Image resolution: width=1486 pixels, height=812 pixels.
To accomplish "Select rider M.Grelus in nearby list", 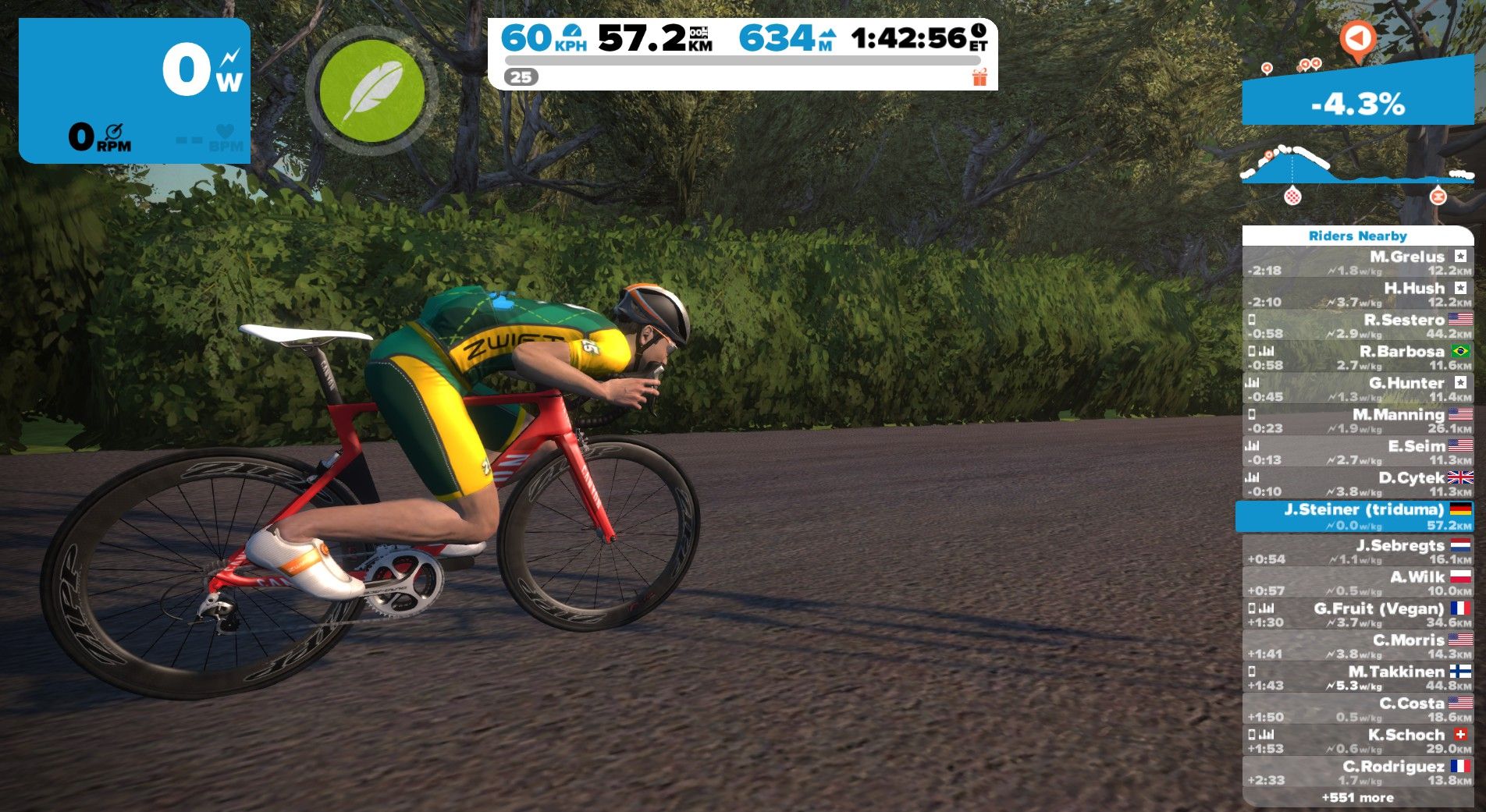I will click(1357, 263).
